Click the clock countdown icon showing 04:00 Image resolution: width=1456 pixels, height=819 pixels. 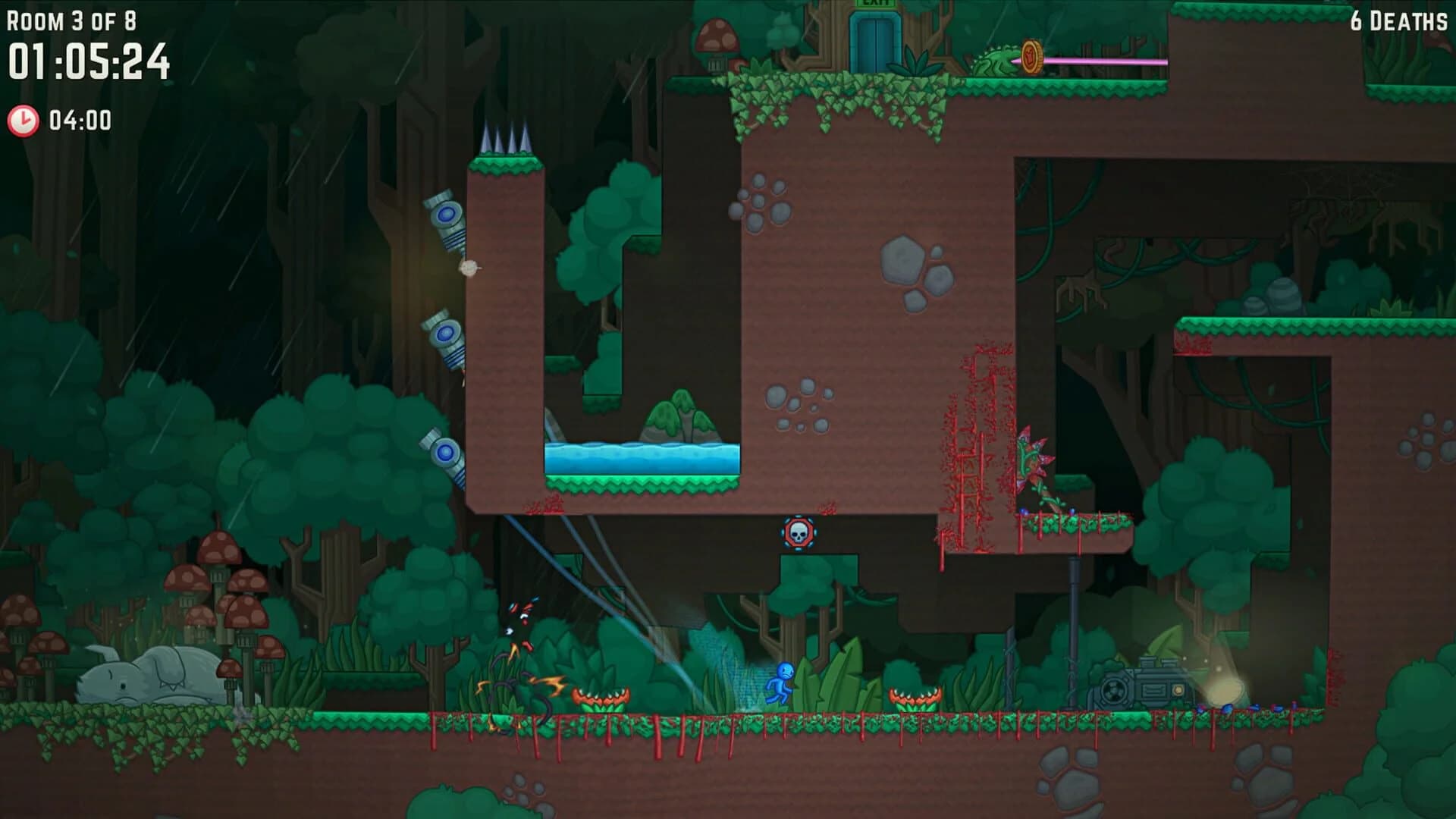point(24,118)
